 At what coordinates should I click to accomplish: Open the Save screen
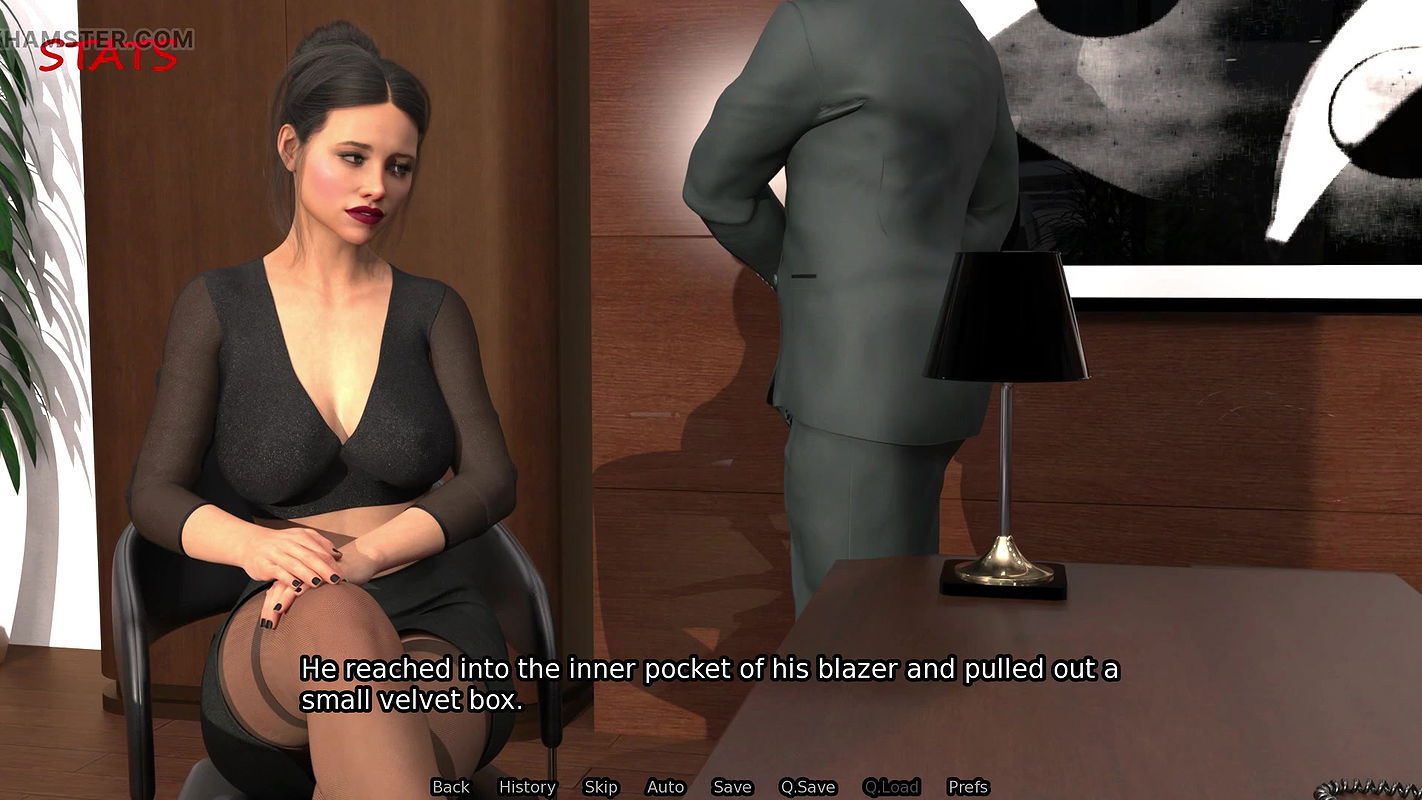coord(732,787)
